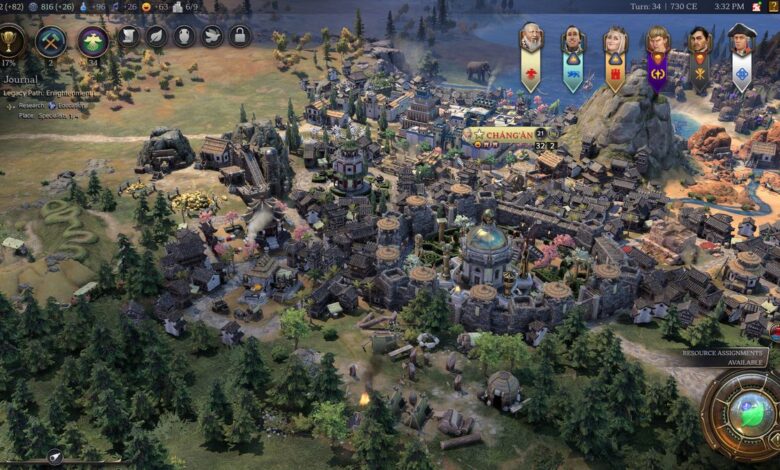
Task: Select the crowned blonde leader portrait
Action: click(x=614, y=40)
